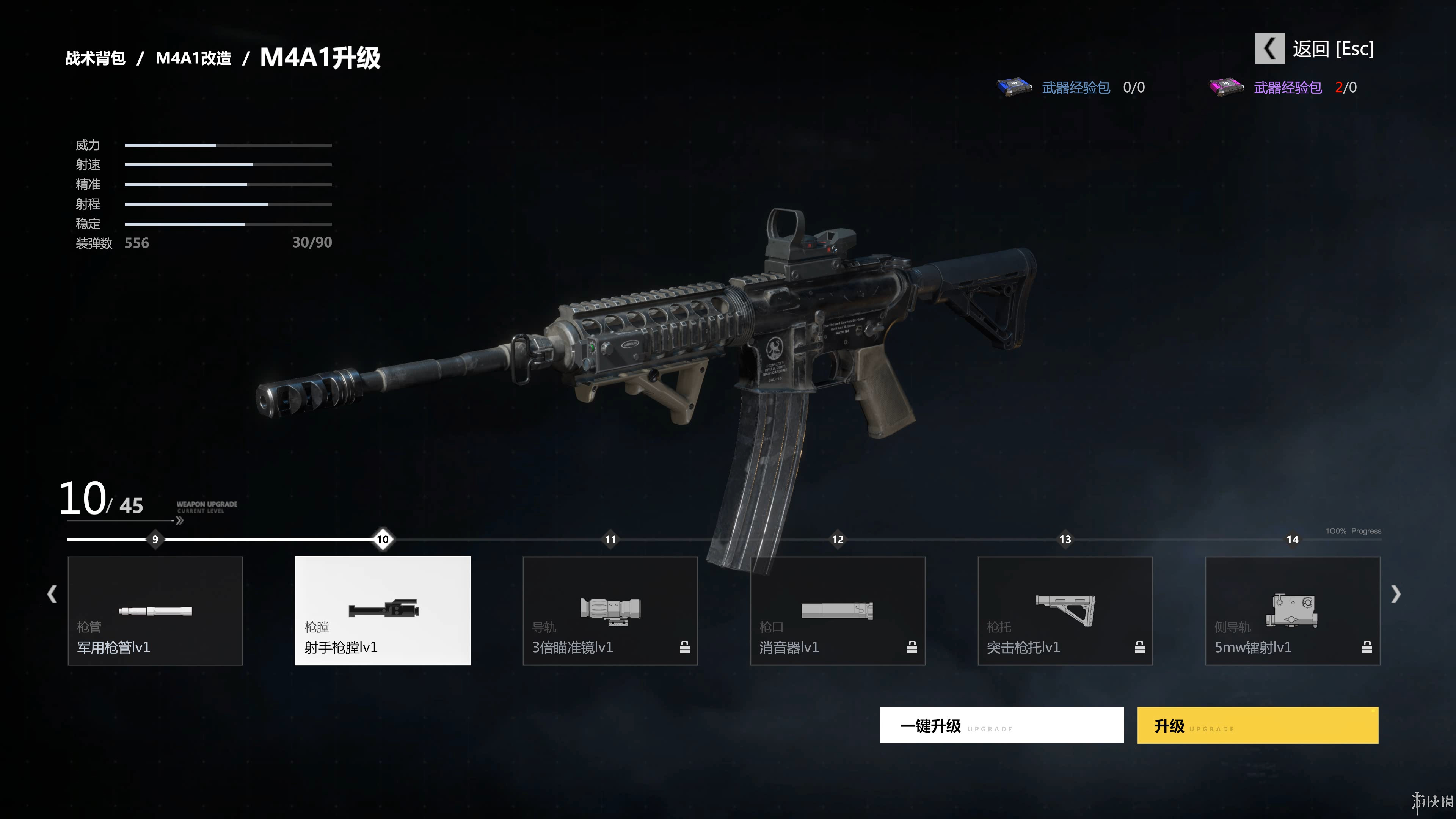Return to M4A1改造 via the breadcrumb
This screenshot has width=1456, height=819.
[x=193, y=58]
